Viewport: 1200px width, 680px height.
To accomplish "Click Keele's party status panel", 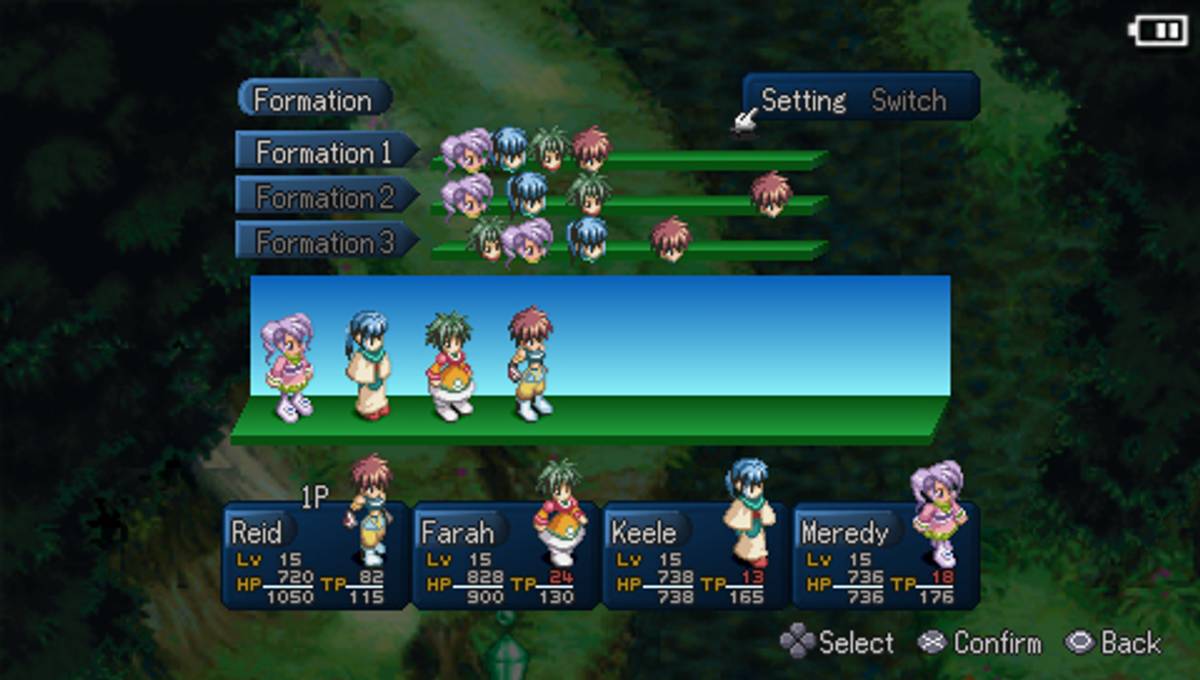I will pyautogui.click(x=695, y=556).
